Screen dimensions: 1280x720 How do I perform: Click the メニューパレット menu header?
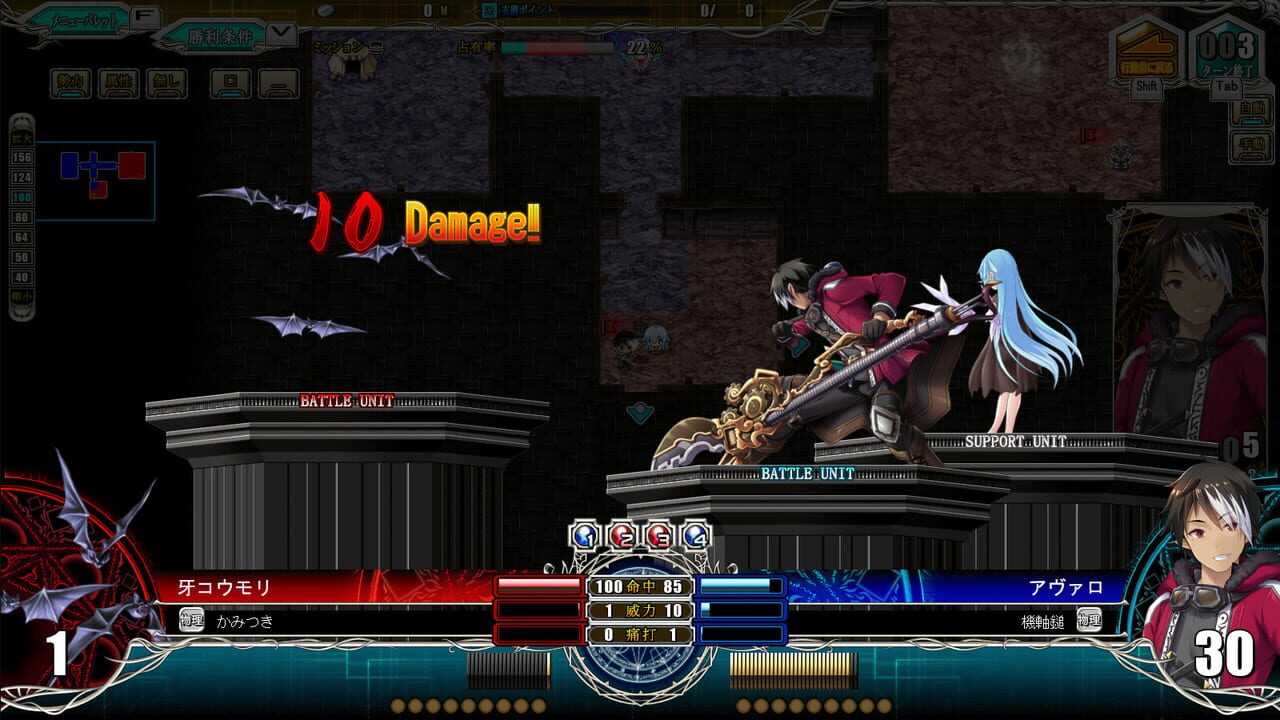point(82,18)
